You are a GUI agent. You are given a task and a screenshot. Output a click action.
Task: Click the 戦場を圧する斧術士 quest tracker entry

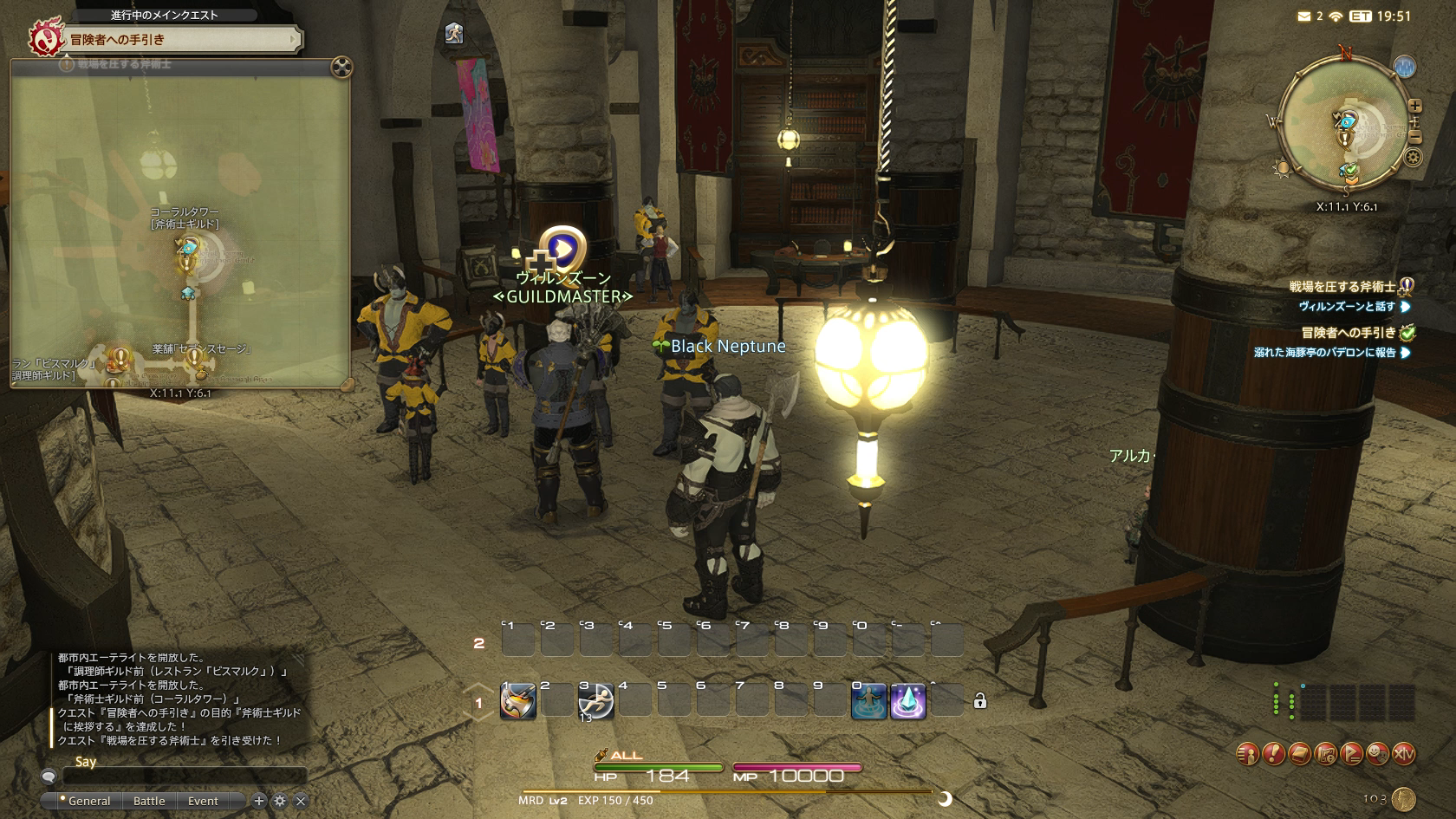pos(1342,286)
